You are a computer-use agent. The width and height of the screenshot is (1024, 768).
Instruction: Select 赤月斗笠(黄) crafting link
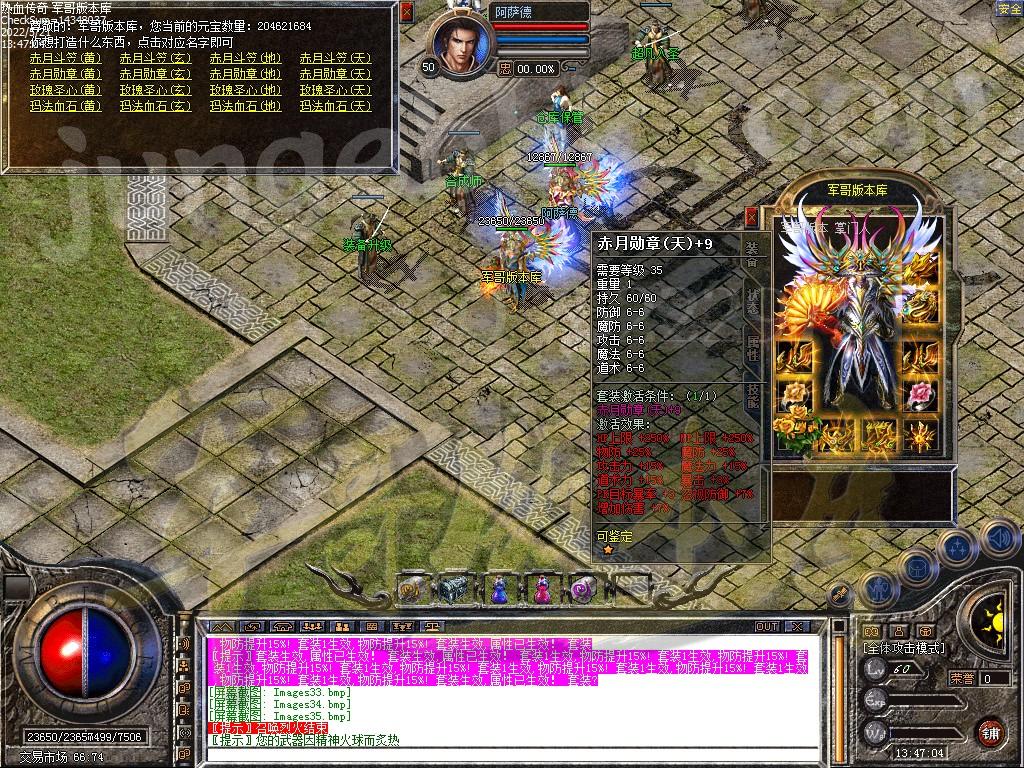(x=65, y=58)
